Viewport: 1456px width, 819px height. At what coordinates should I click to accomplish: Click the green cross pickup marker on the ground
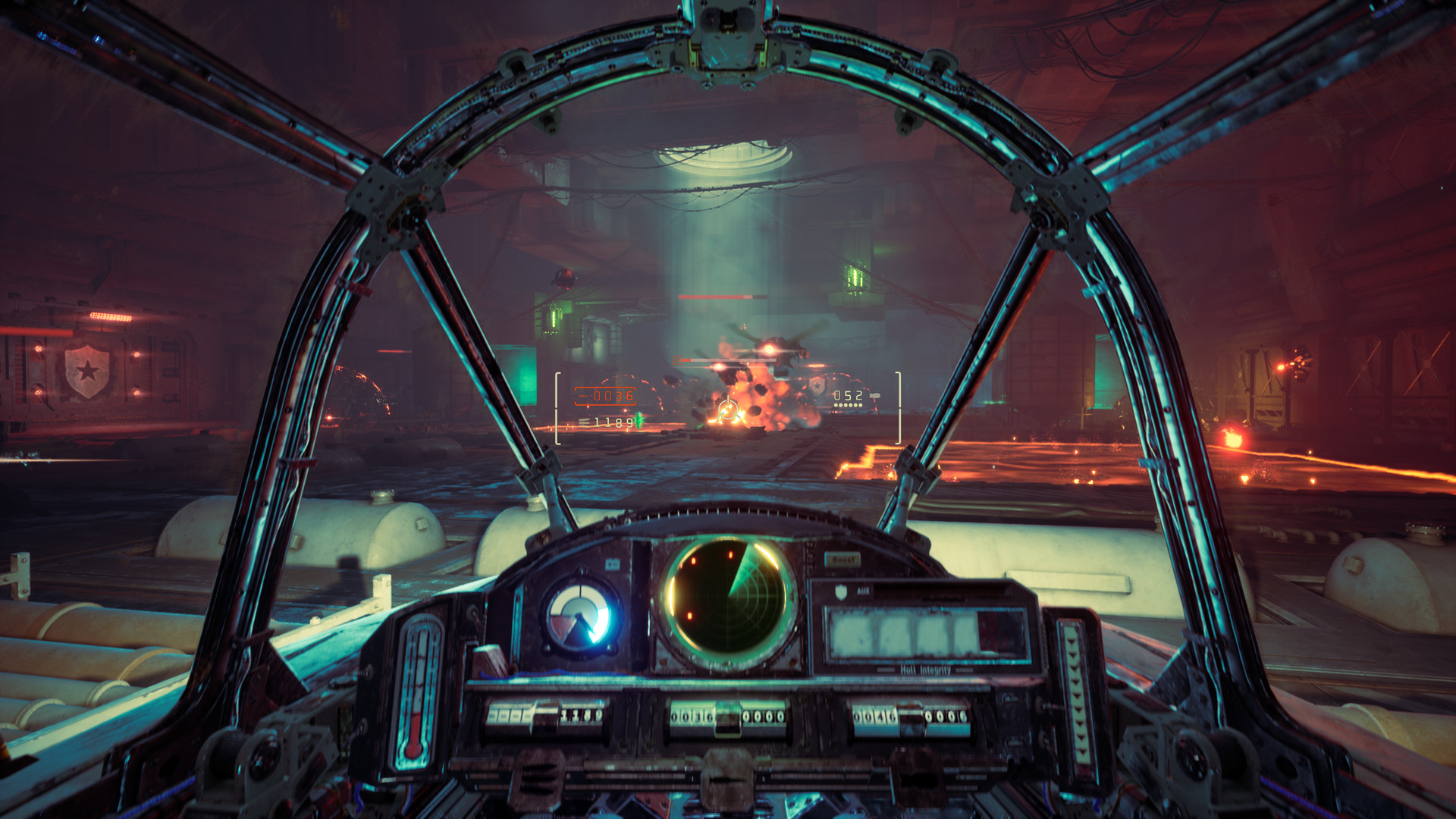click(639, 422)
